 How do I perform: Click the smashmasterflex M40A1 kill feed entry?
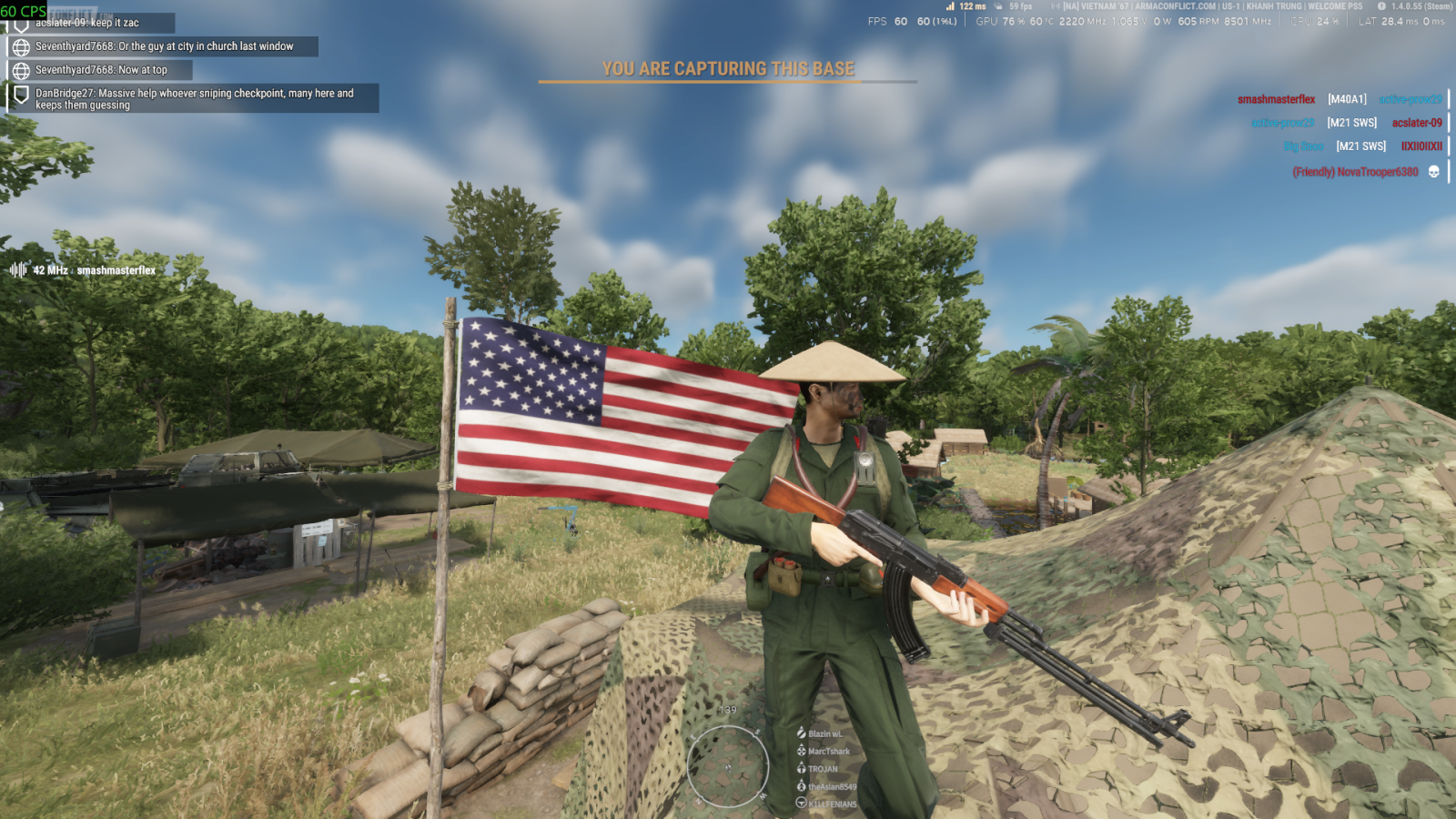[1339, 99]
